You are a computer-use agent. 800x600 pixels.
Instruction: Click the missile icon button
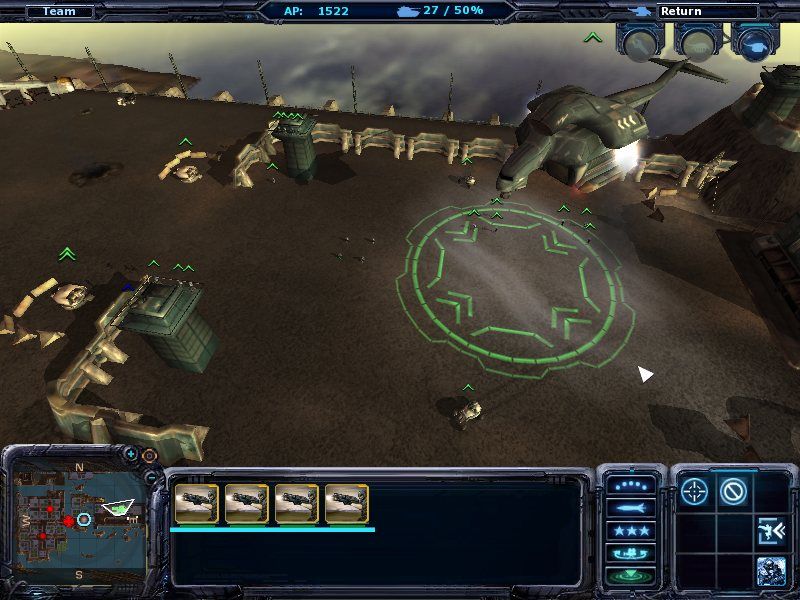pyautogui.click(x=630, y=508)
